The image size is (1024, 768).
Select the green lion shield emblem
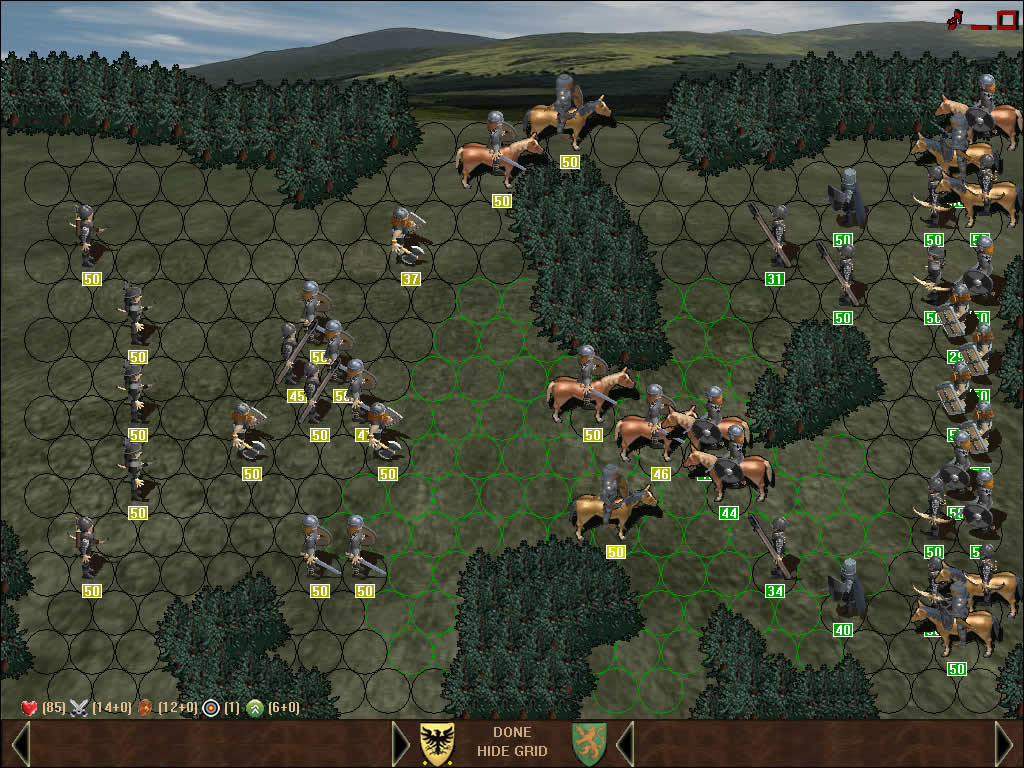click(x=589, y=743)
